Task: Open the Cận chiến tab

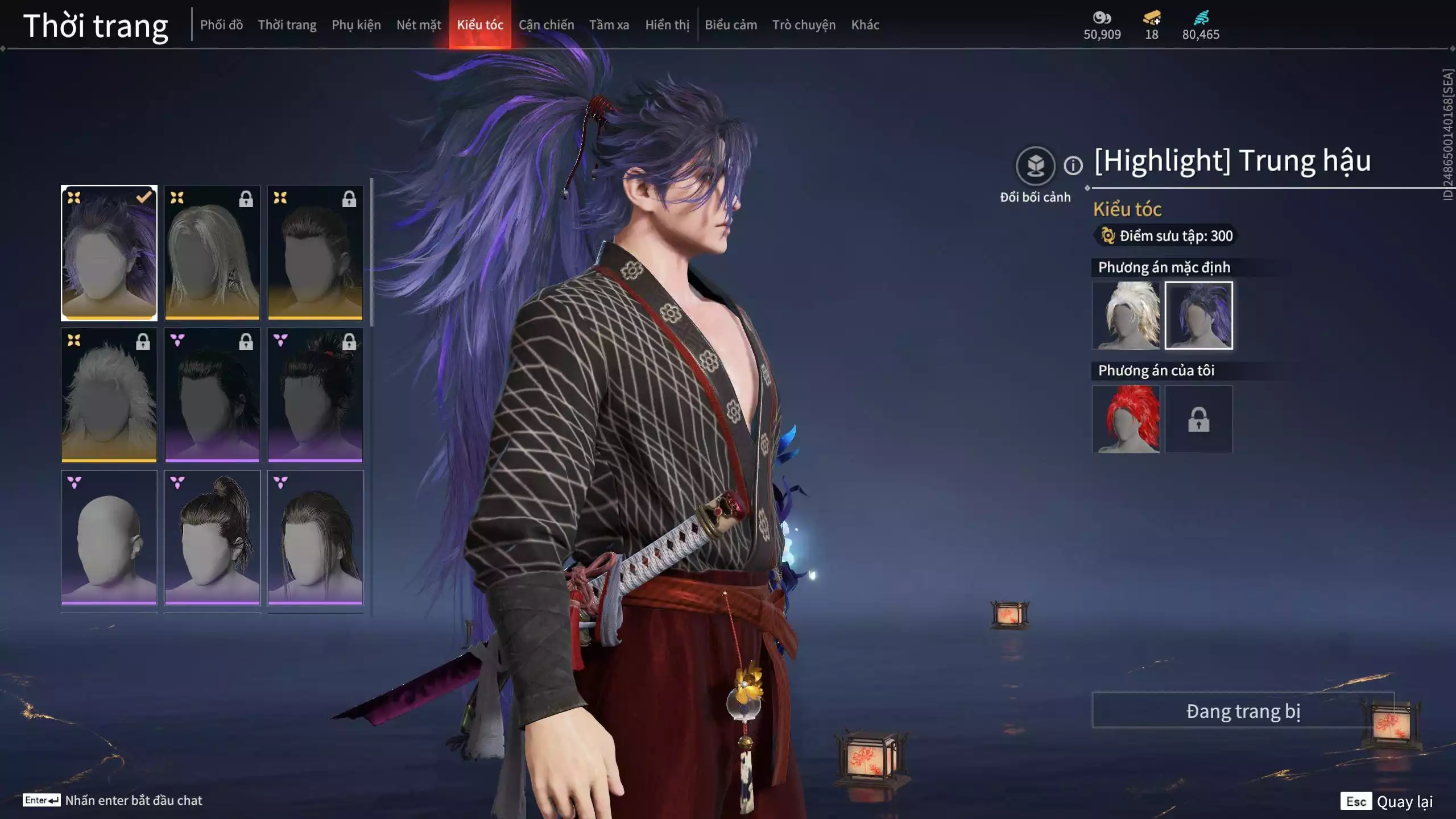Action: tap(546, 24)
